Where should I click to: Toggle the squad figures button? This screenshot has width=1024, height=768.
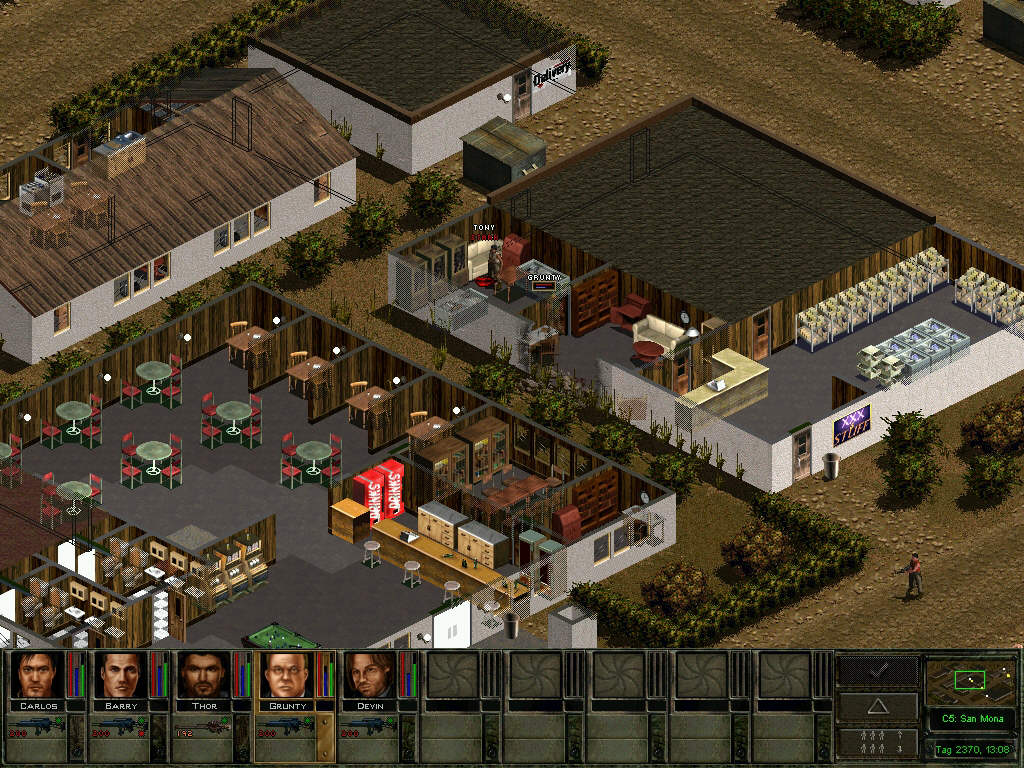point(877,743)
